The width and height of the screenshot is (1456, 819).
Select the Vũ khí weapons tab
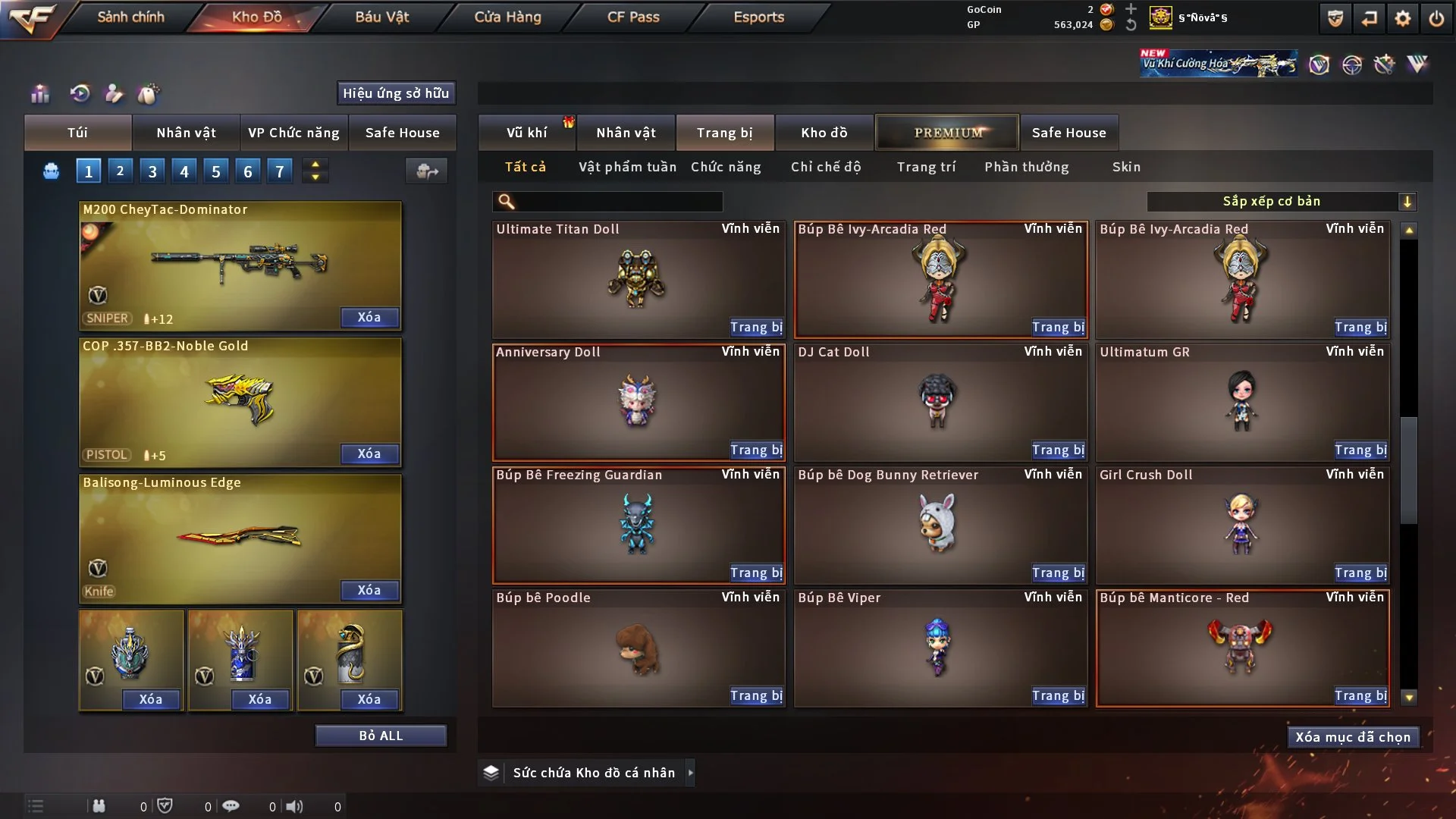tap(526, 133)
